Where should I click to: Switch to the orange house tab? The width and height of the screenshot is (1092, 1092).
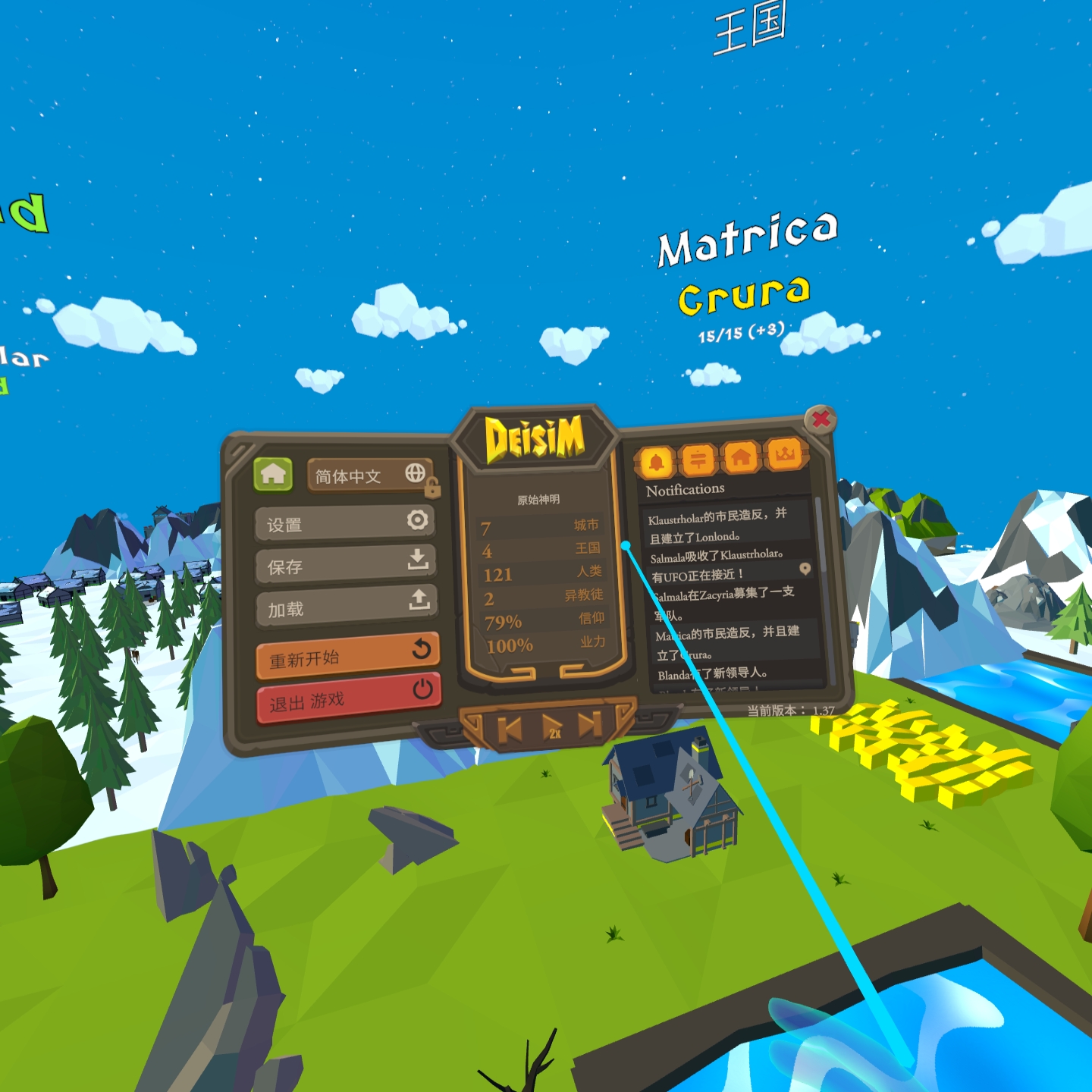pyautogui.click(x=741, y=457)
